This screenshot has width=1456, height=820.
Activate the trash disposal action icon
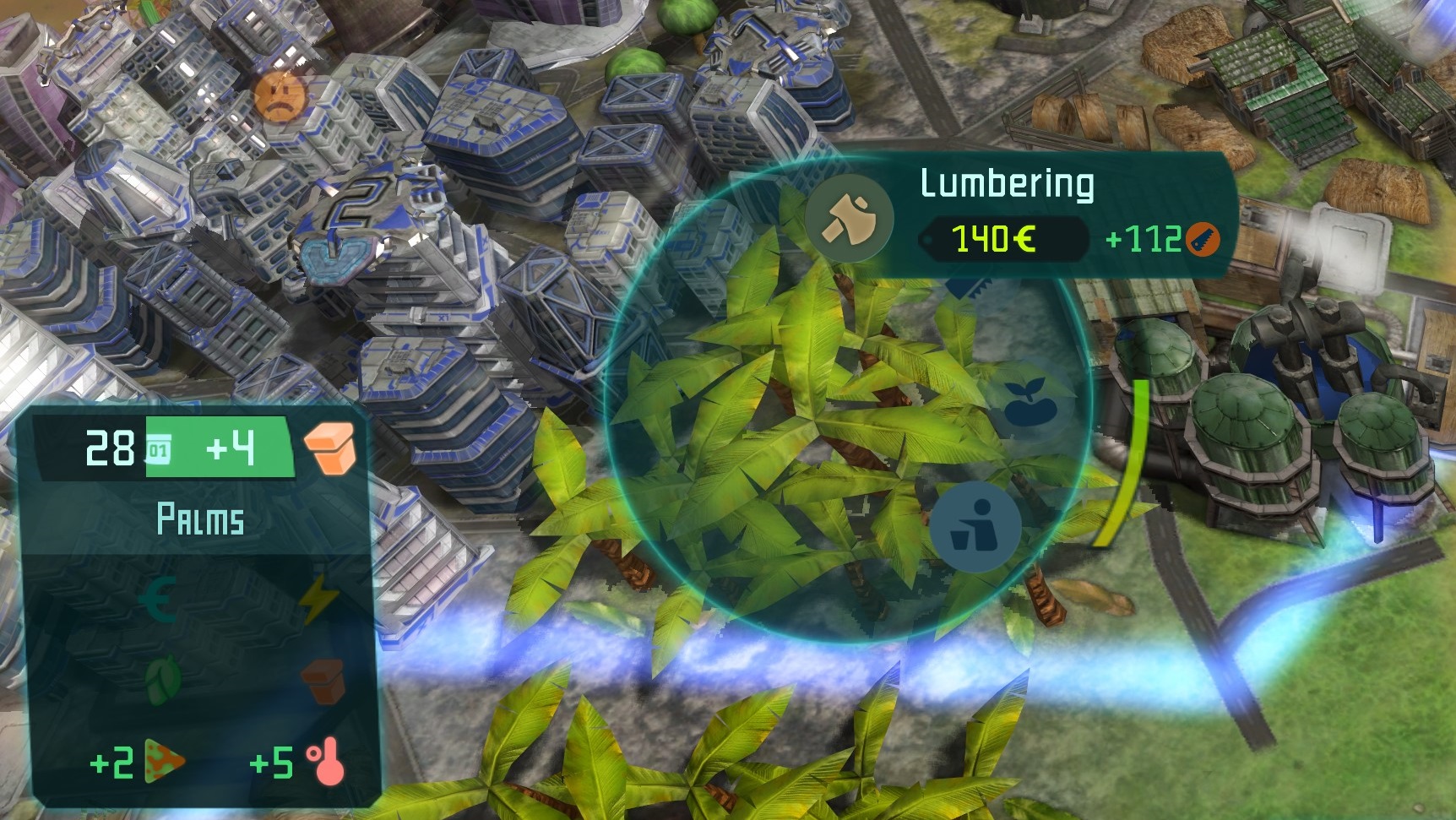tap(975, 526)
